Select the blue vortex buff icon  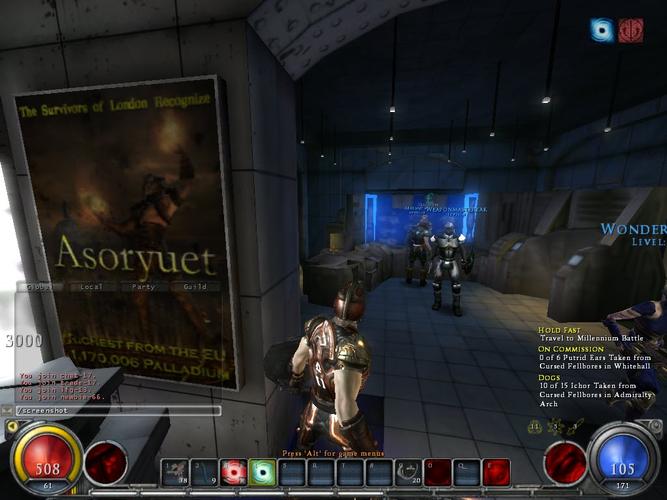(x=602, y=30)
